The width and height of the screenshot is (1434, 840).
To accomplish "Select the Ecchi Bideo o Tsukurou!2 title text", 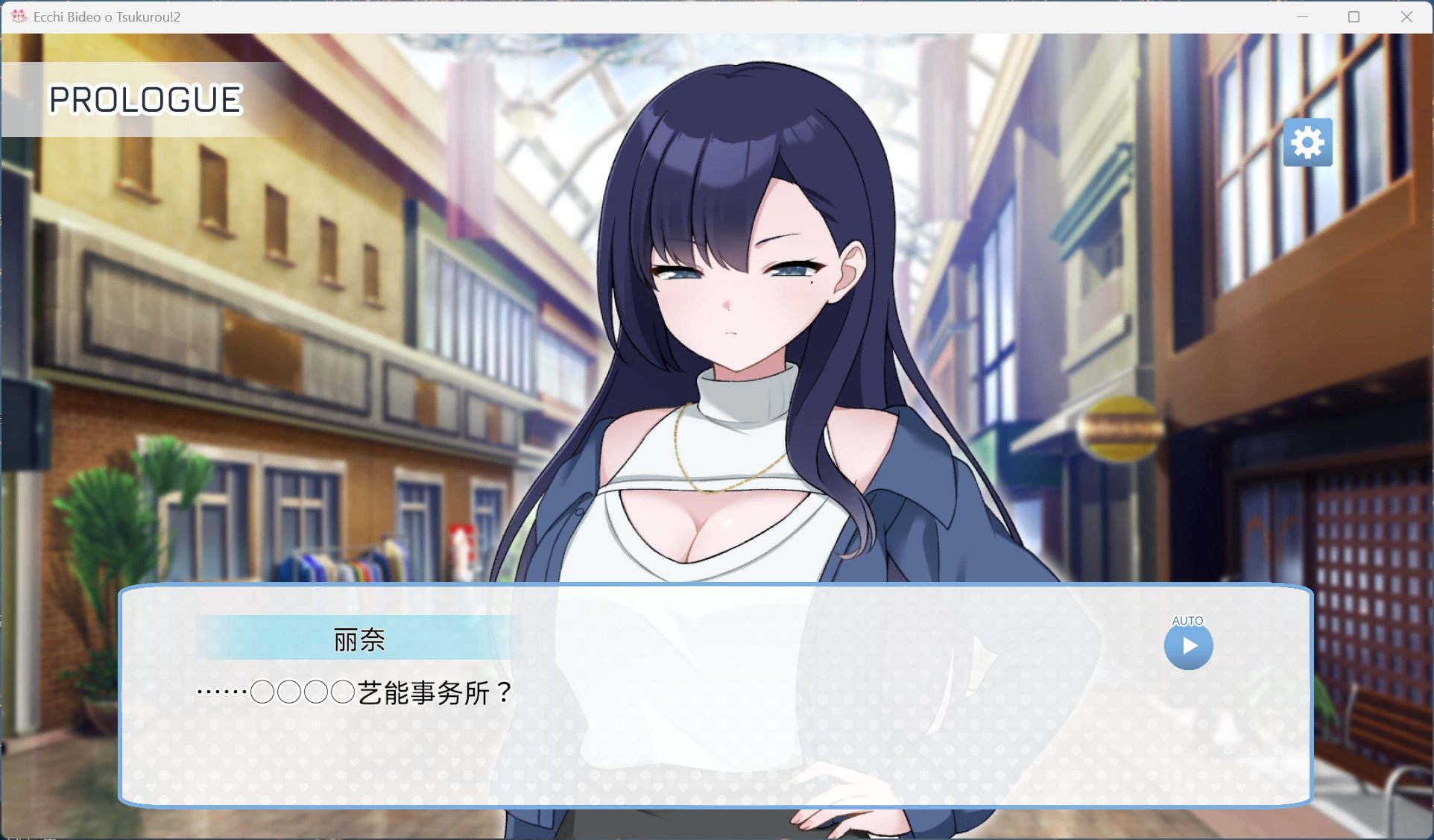I will click(x=106, y=16).
